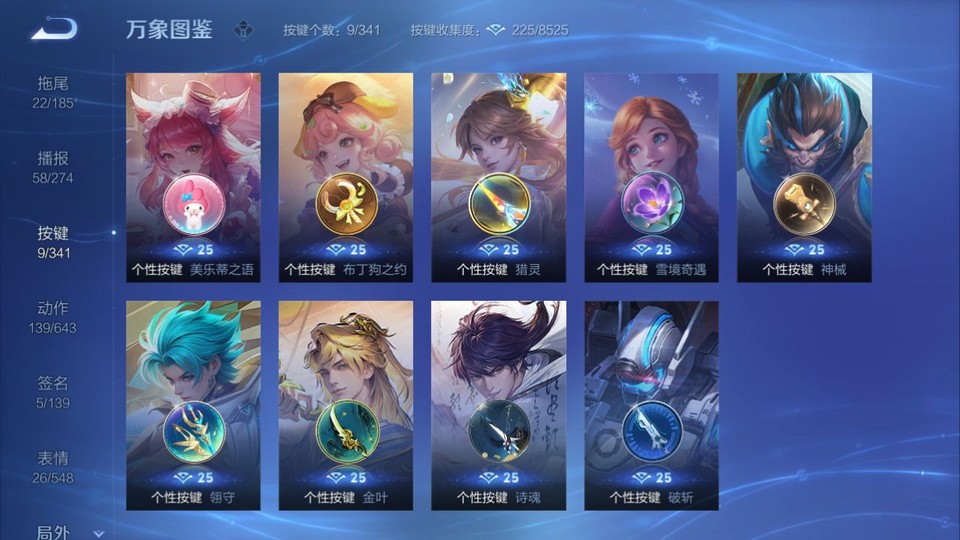This screenshot has height=540, width=960.
Task: Open the 播报 category
Action: click(53, 166)
